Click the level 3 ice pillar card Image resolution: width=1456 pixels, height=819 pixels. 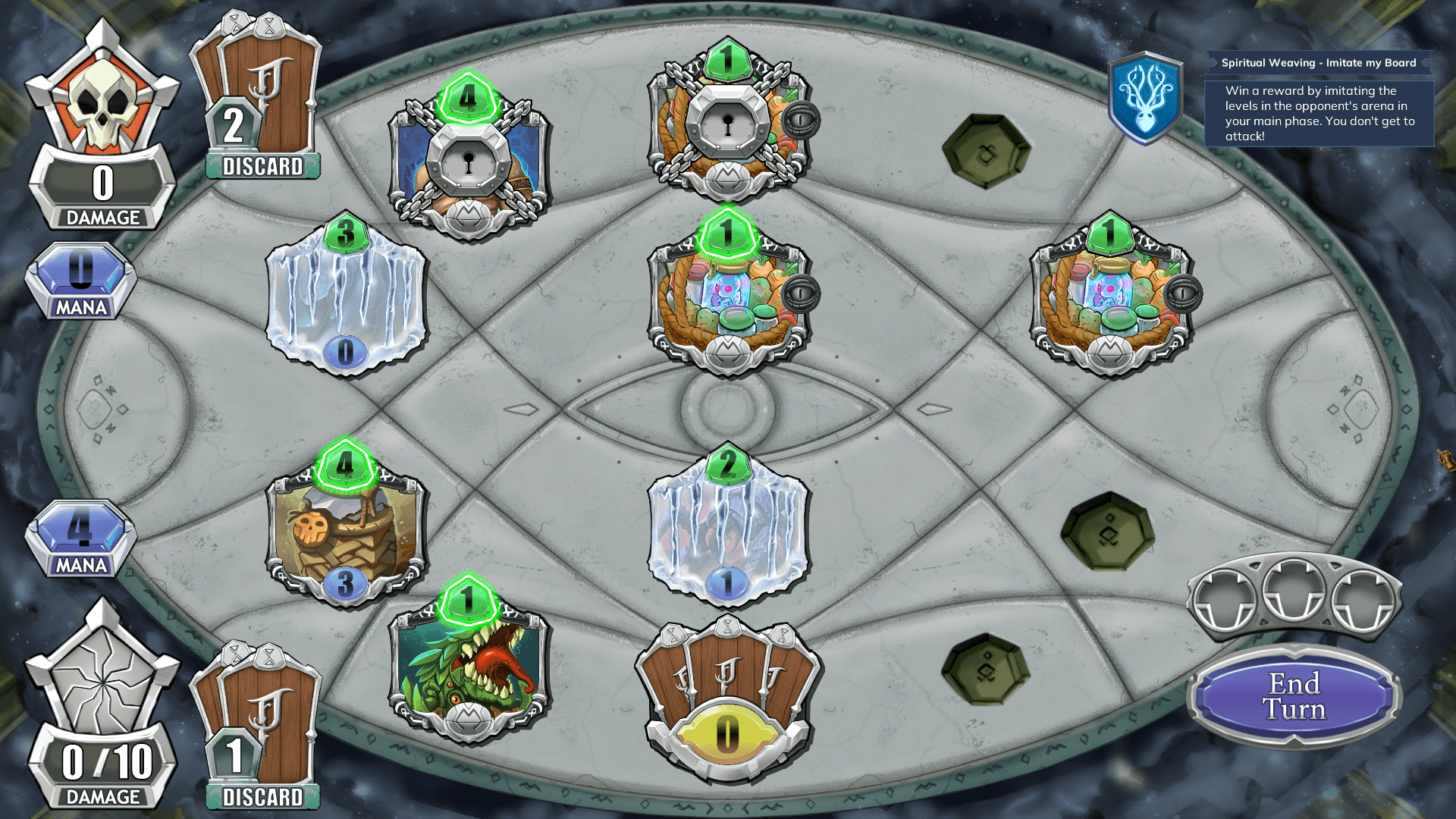[345, 296]
